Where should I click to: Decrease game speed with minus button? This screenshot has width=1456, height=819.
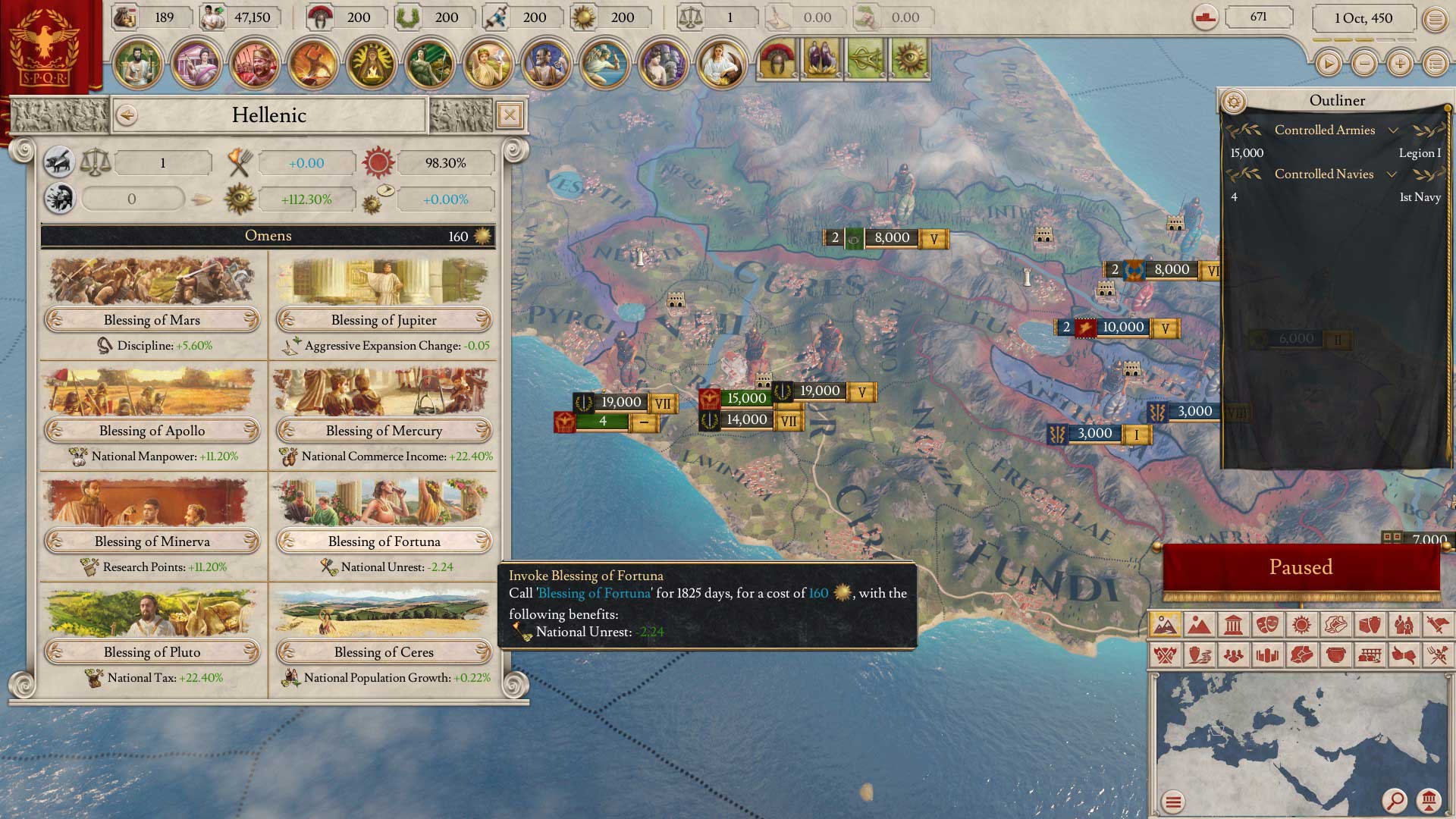[x=1364, y=64]
